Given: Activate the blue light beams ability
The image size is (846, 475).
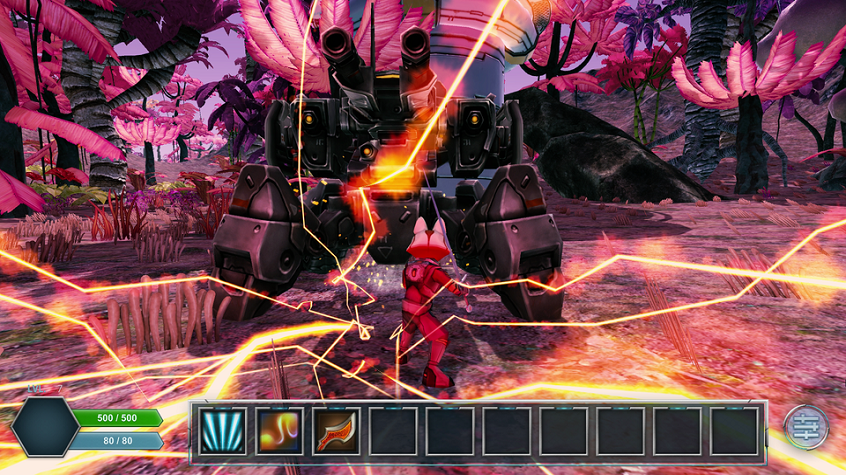Looking at the screenshot, I should [221, 431].
